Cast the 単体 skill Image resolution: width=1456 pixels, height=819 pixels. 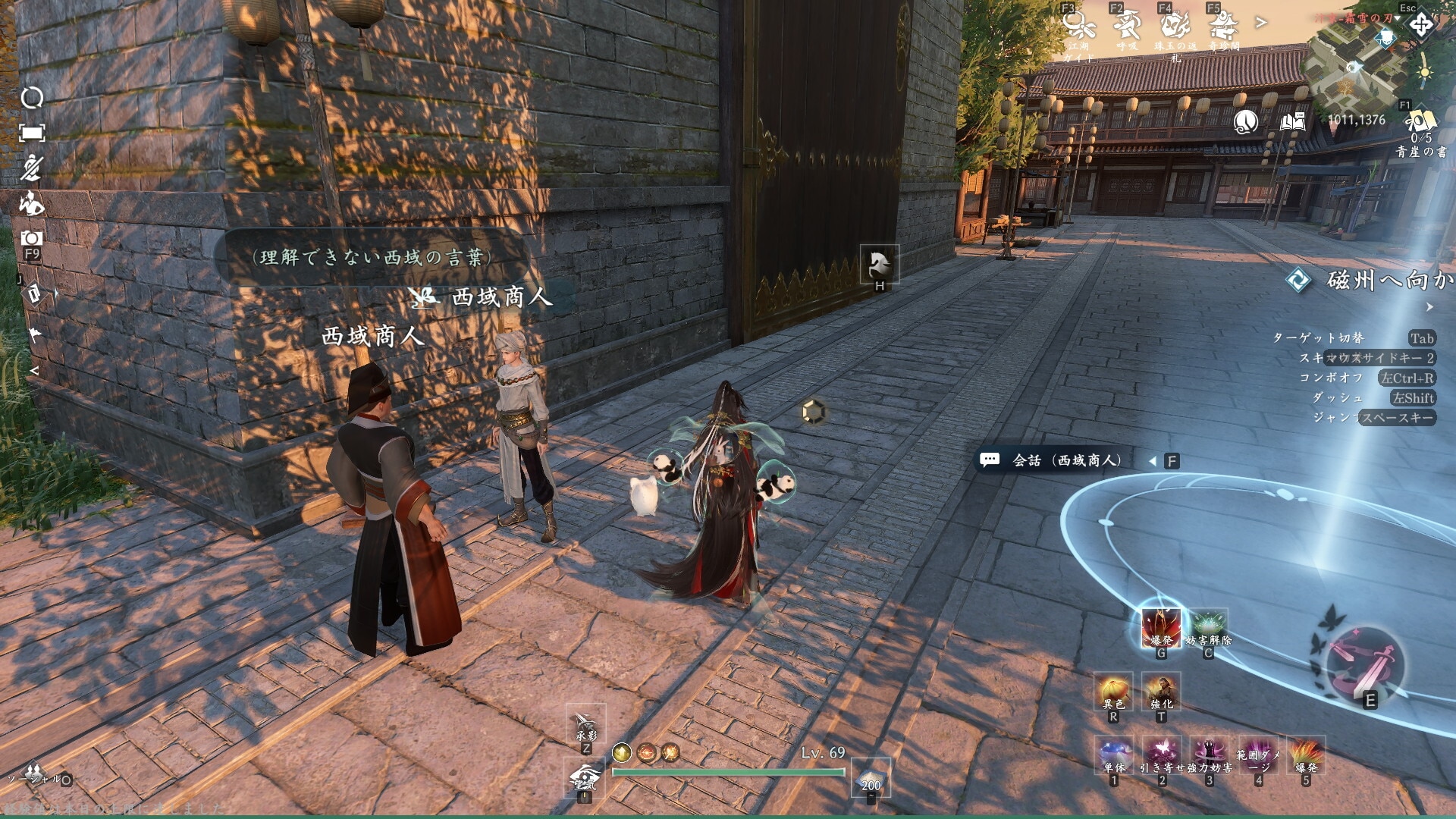[1113, 755]
